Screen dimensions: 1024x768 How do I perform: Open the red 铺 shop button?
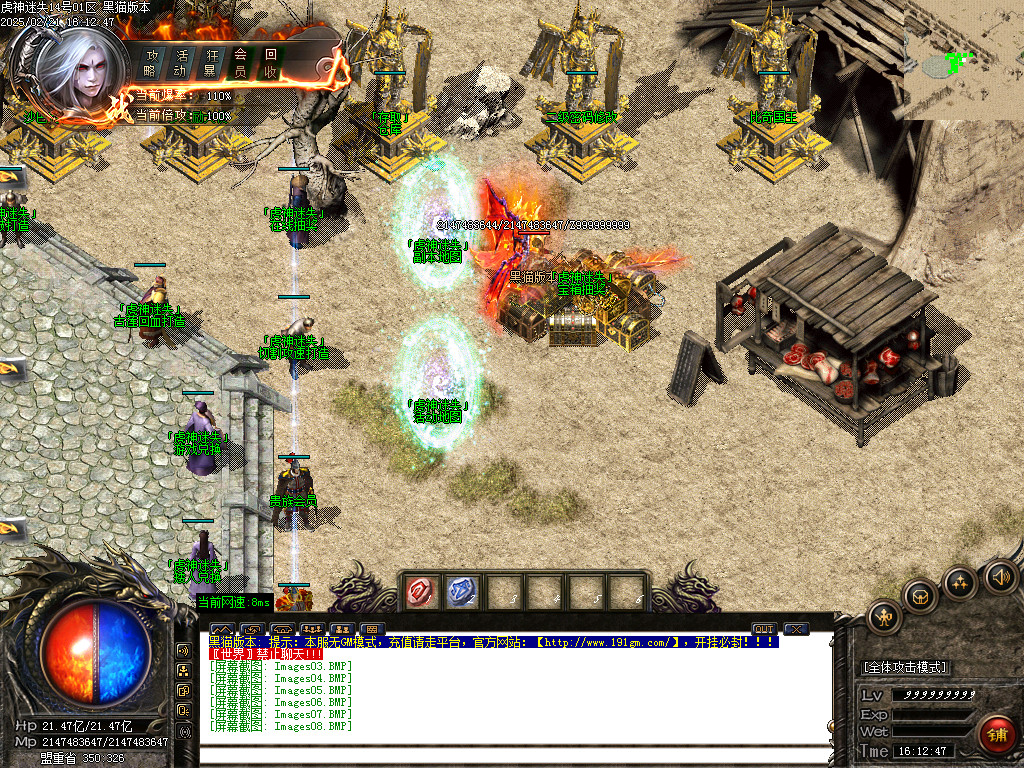(x=996, y=735)
